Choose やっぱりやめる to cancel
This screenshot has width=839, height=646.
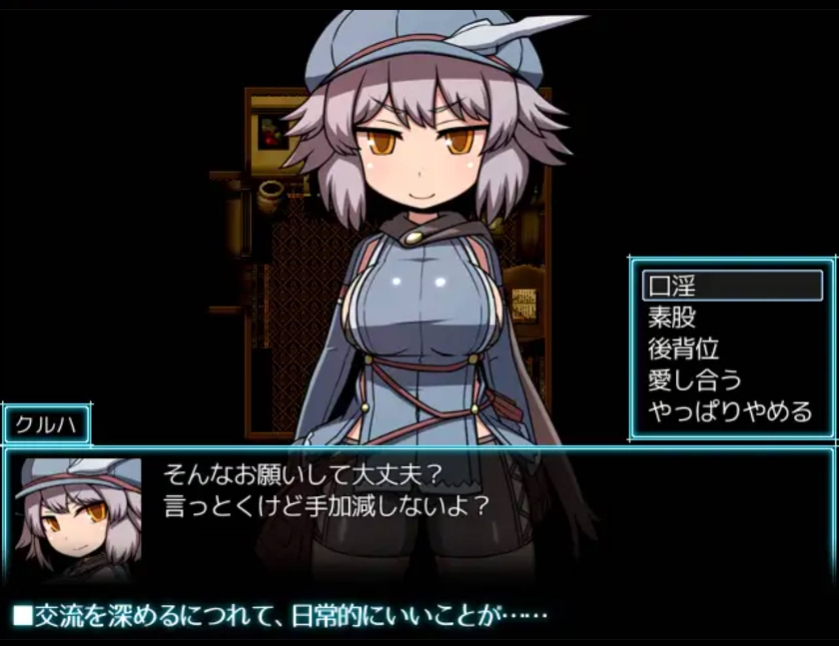(x=731, y=412)
